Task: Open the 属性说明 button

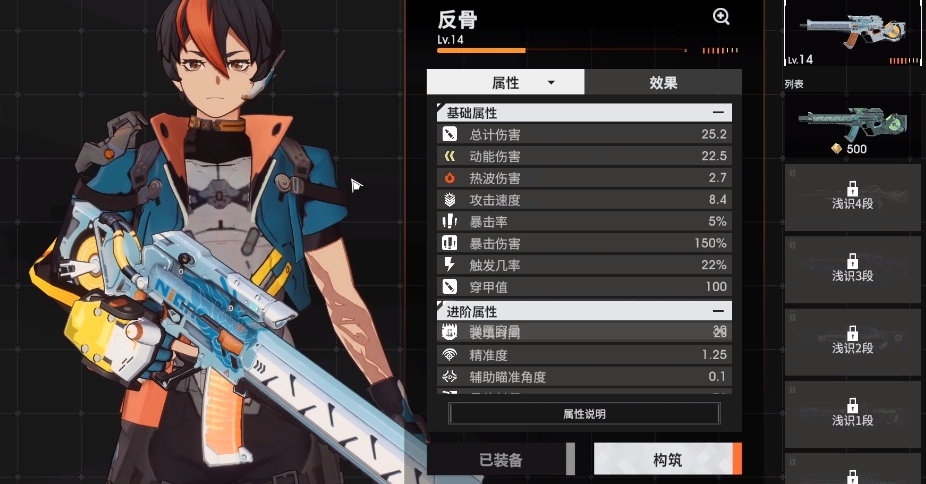Action: click(584, 414)
